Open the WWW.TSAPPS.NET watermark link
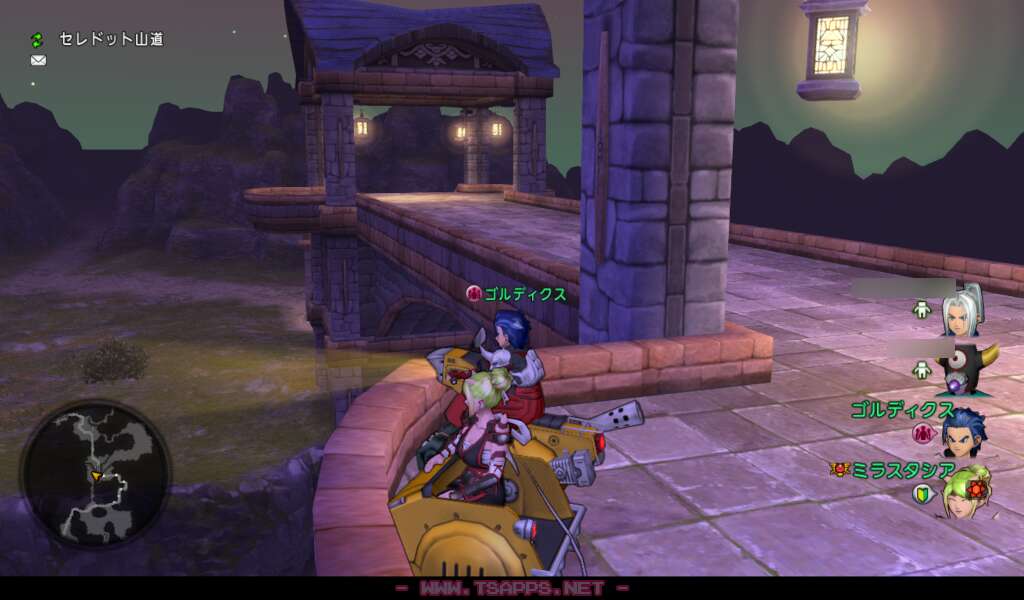This screenshot has width=1024, height=600. 512,588
